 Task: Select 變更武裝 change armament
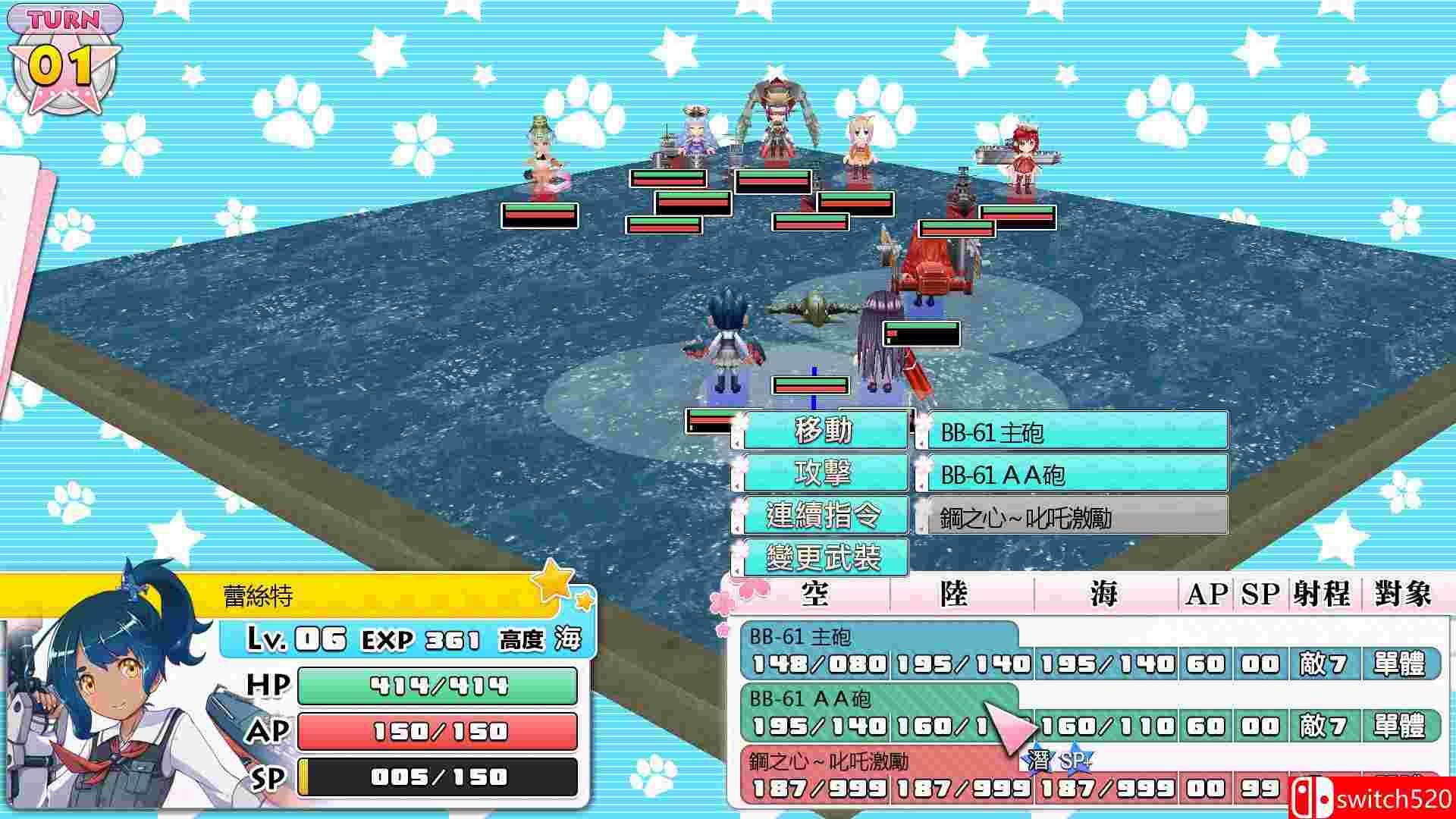[x=824, y=558]
